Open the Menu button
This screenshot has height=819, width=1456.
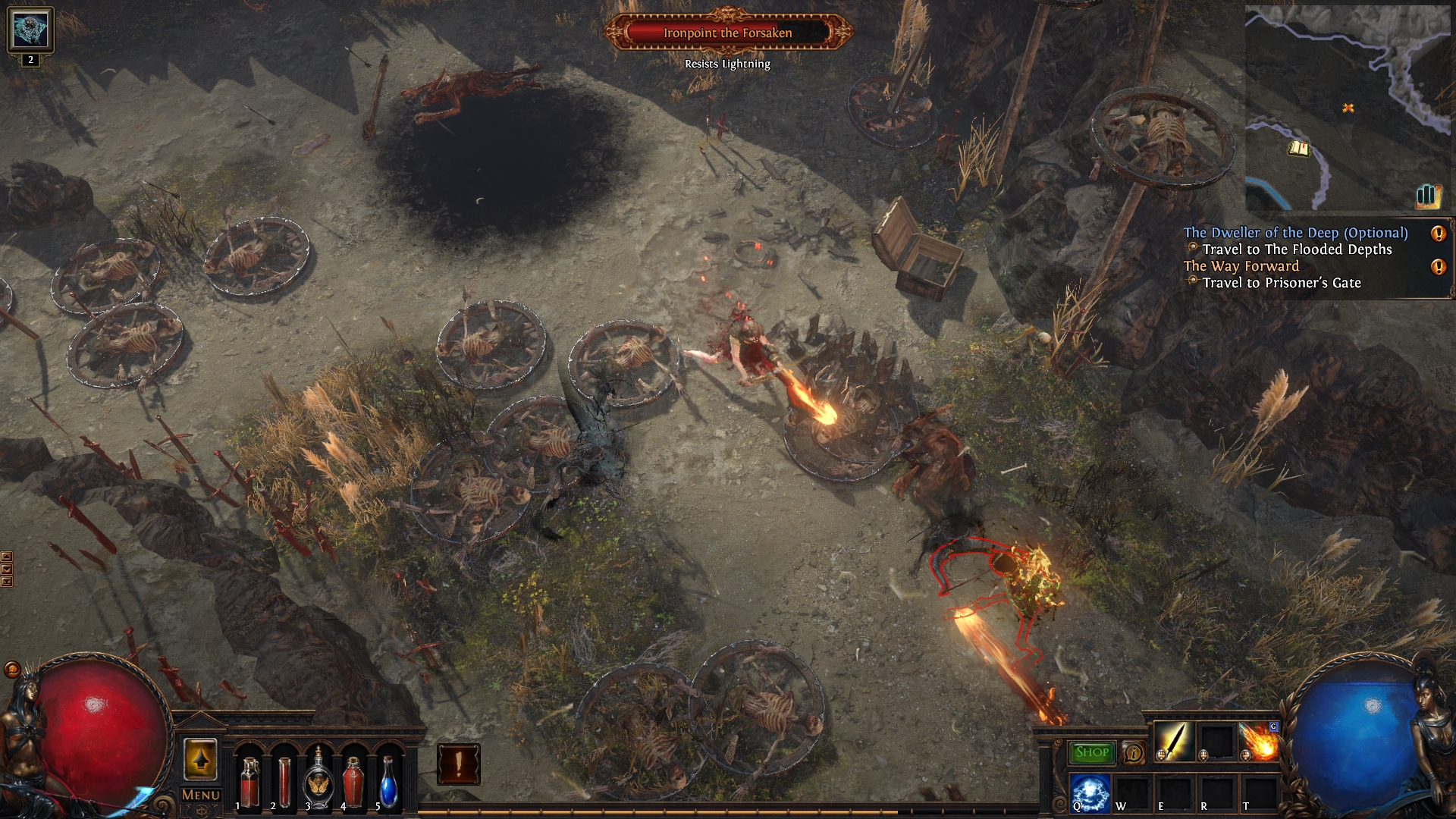(201, 795)
